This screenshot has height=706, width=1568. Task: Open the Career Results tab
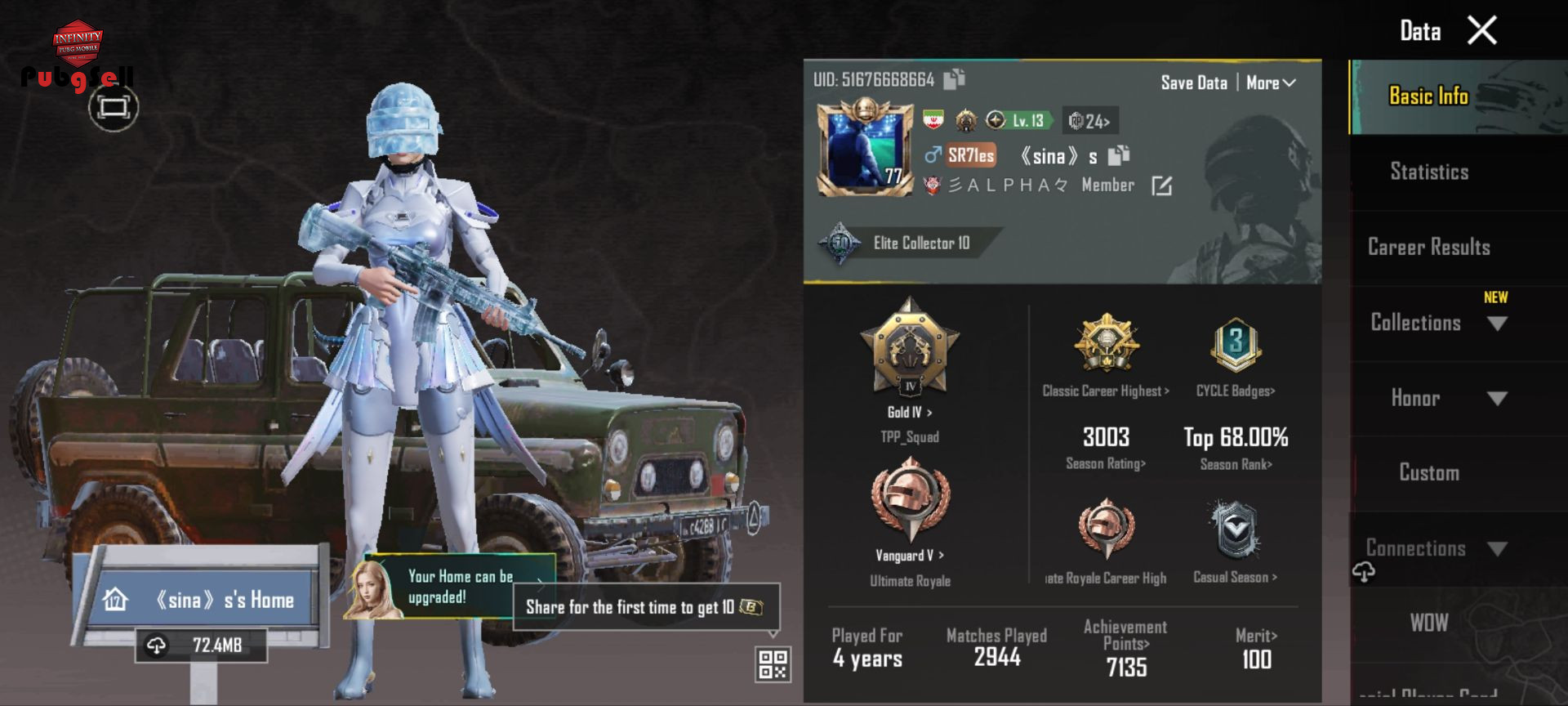(x=1429, y=247)
